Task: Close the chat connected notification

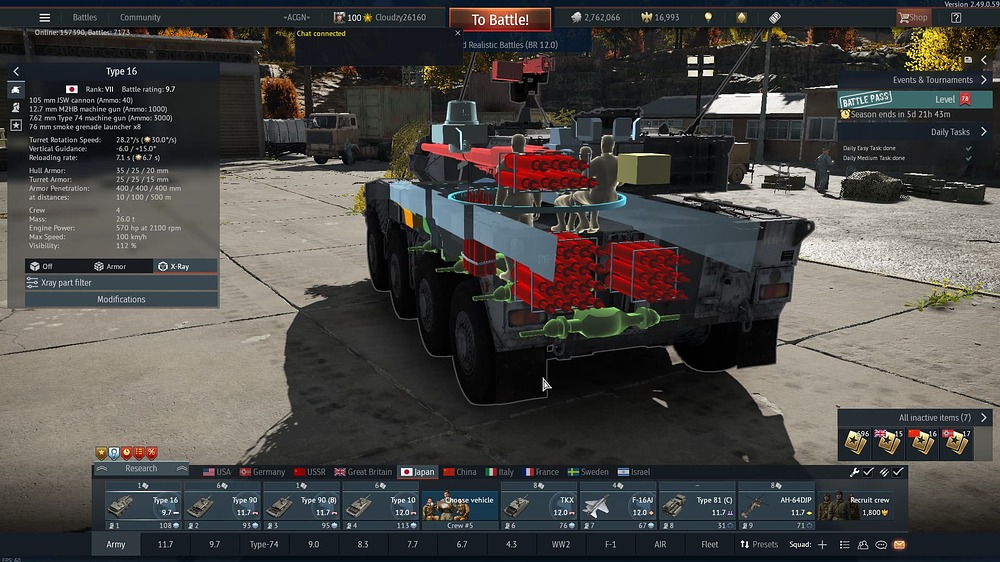Action: coord(458,33)
